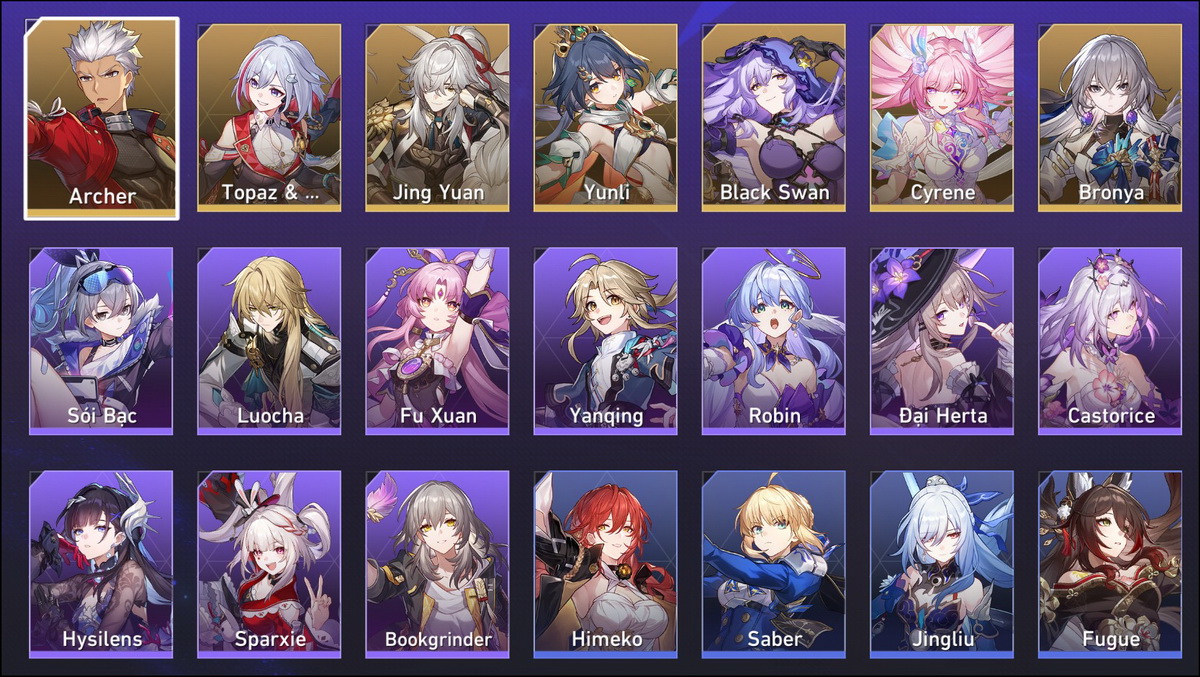
Task: Select Himeko from the roster
Action: (x=605, y=564)
